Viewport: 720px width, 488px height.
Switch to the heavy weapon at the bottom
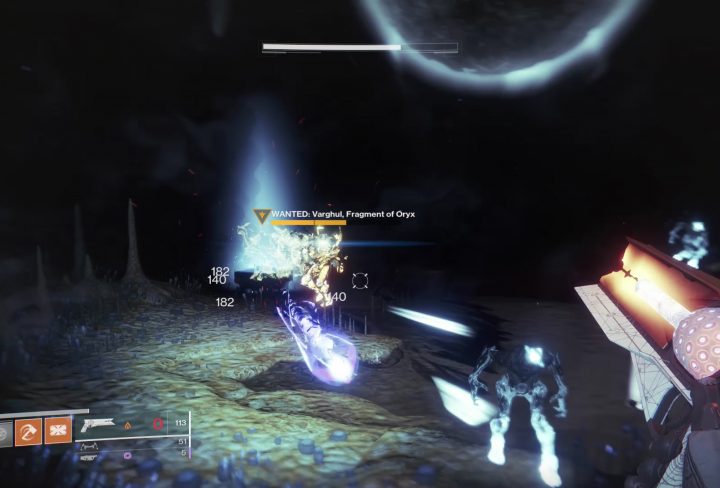click(x=90, y=455)
